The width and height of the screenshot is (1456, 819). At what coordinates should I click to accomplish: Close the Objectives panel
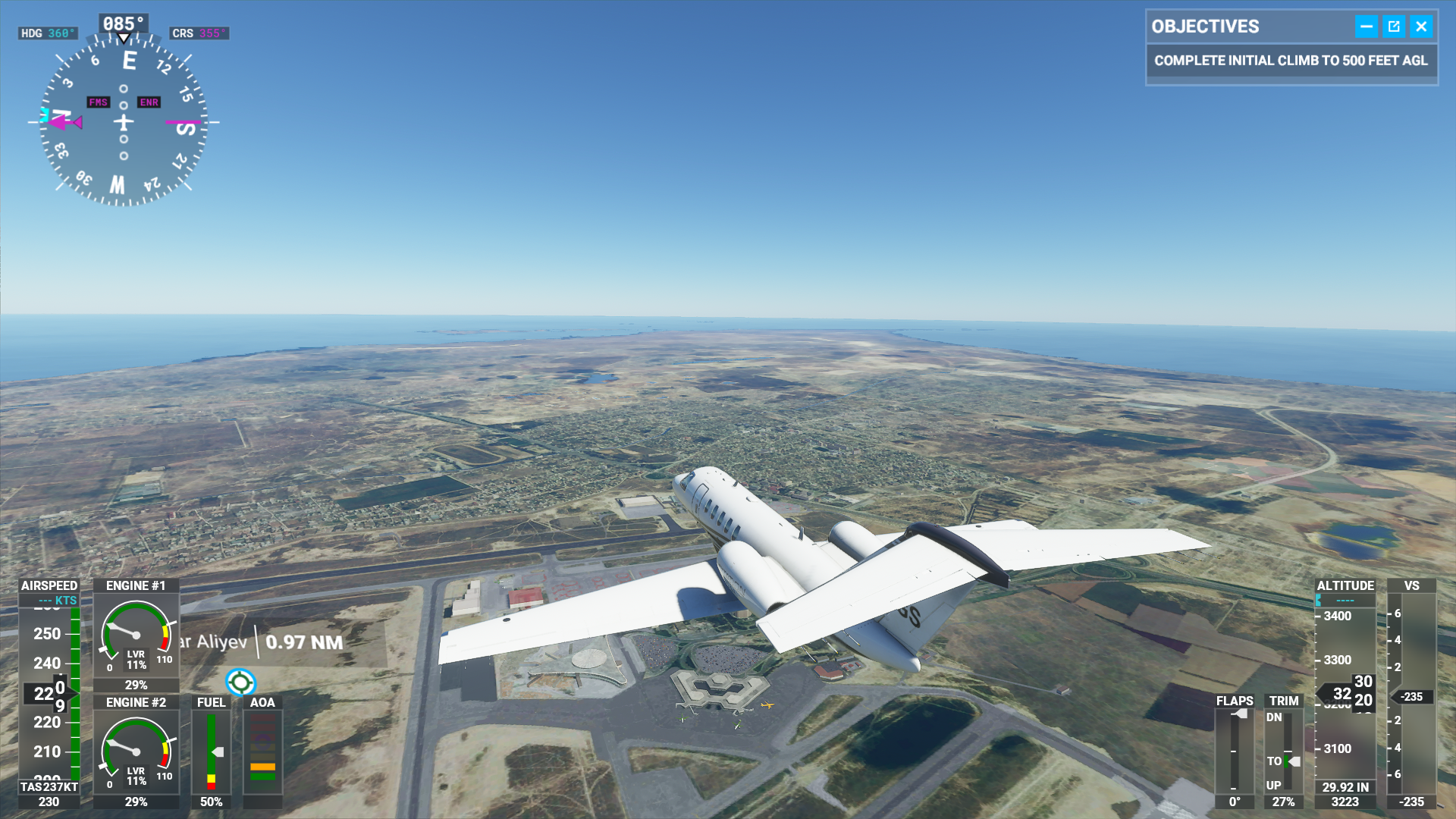1421,27
